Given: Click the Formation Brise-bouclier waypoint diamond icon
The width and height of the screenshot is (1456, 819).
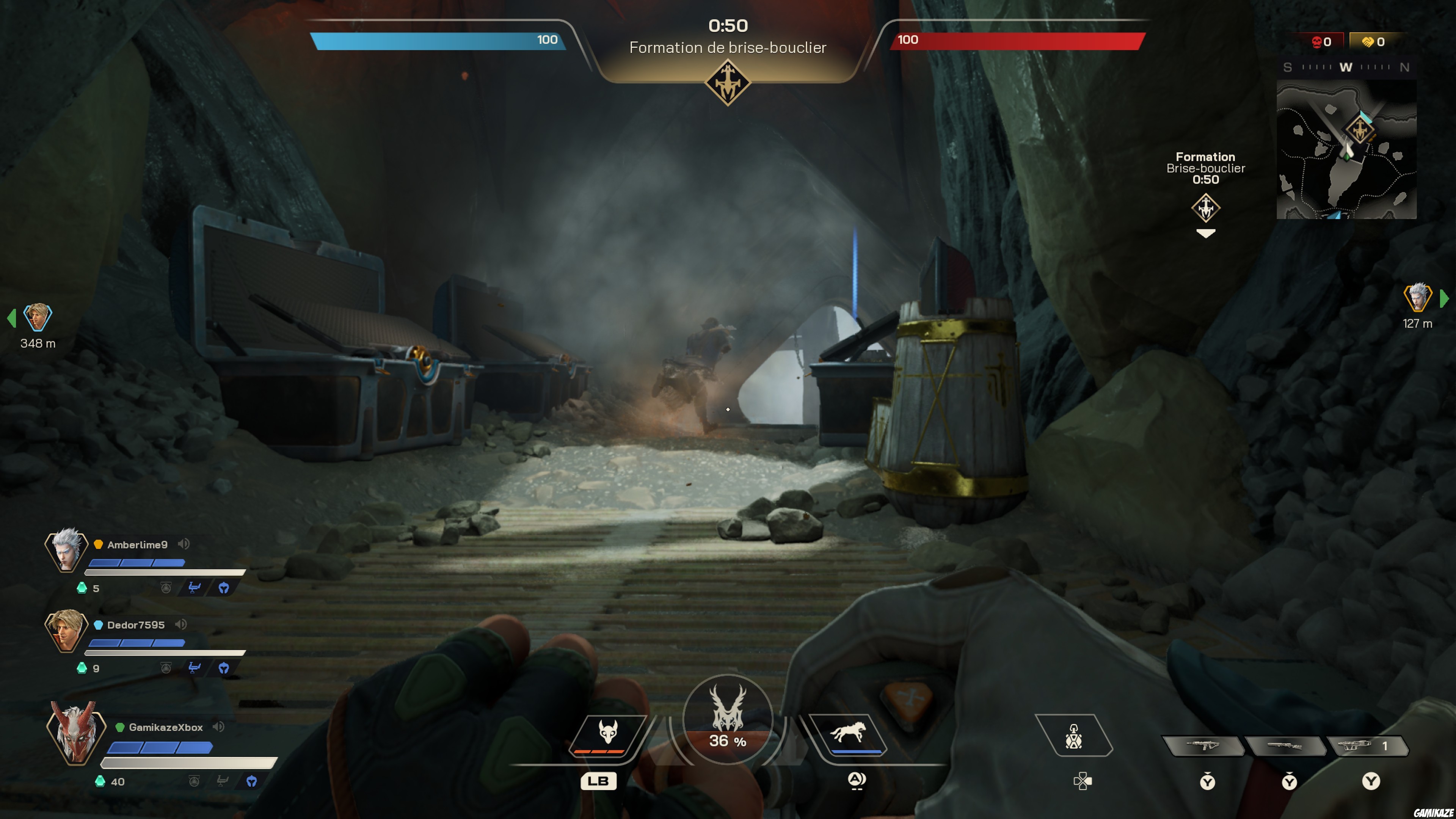Looking at the screenshot, I should click(1205, 207).
